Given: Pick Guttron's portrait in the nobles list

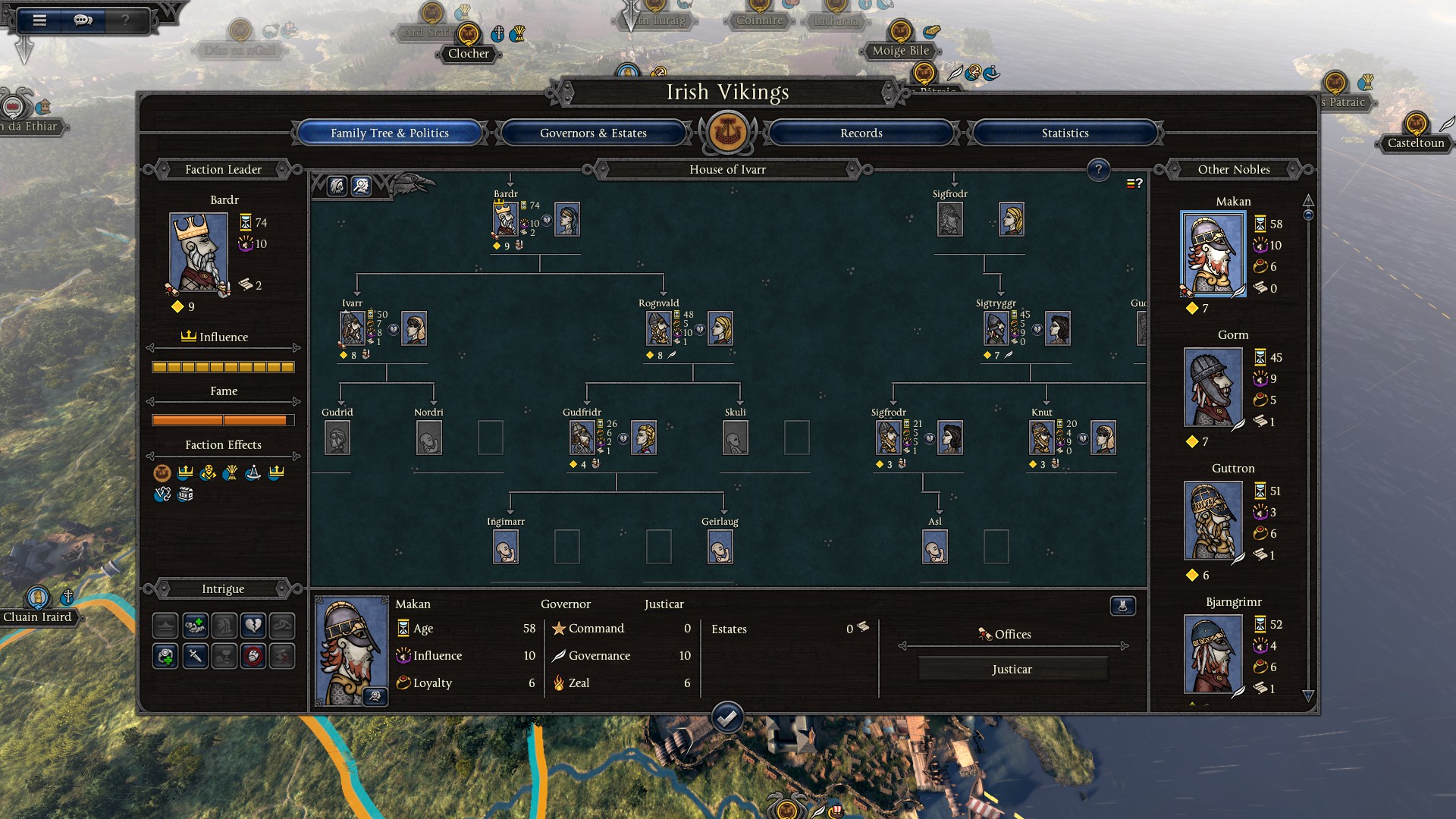Looking at the screenshot, I should tap(1213, 521).
